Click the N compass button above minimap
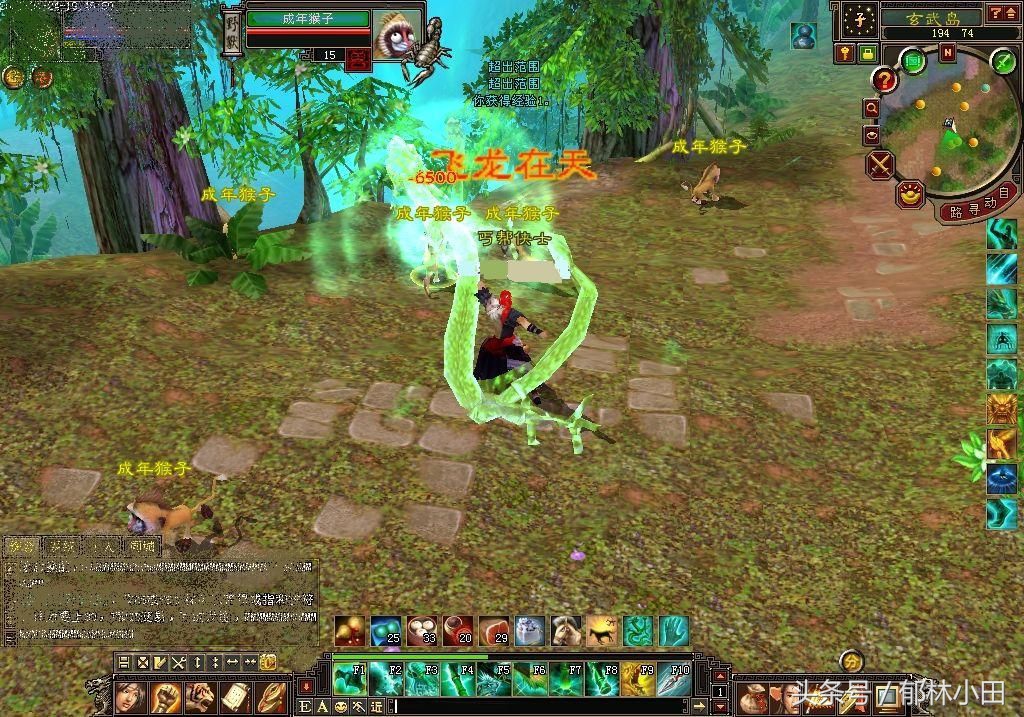1024x717 pixels. point(946,54)
